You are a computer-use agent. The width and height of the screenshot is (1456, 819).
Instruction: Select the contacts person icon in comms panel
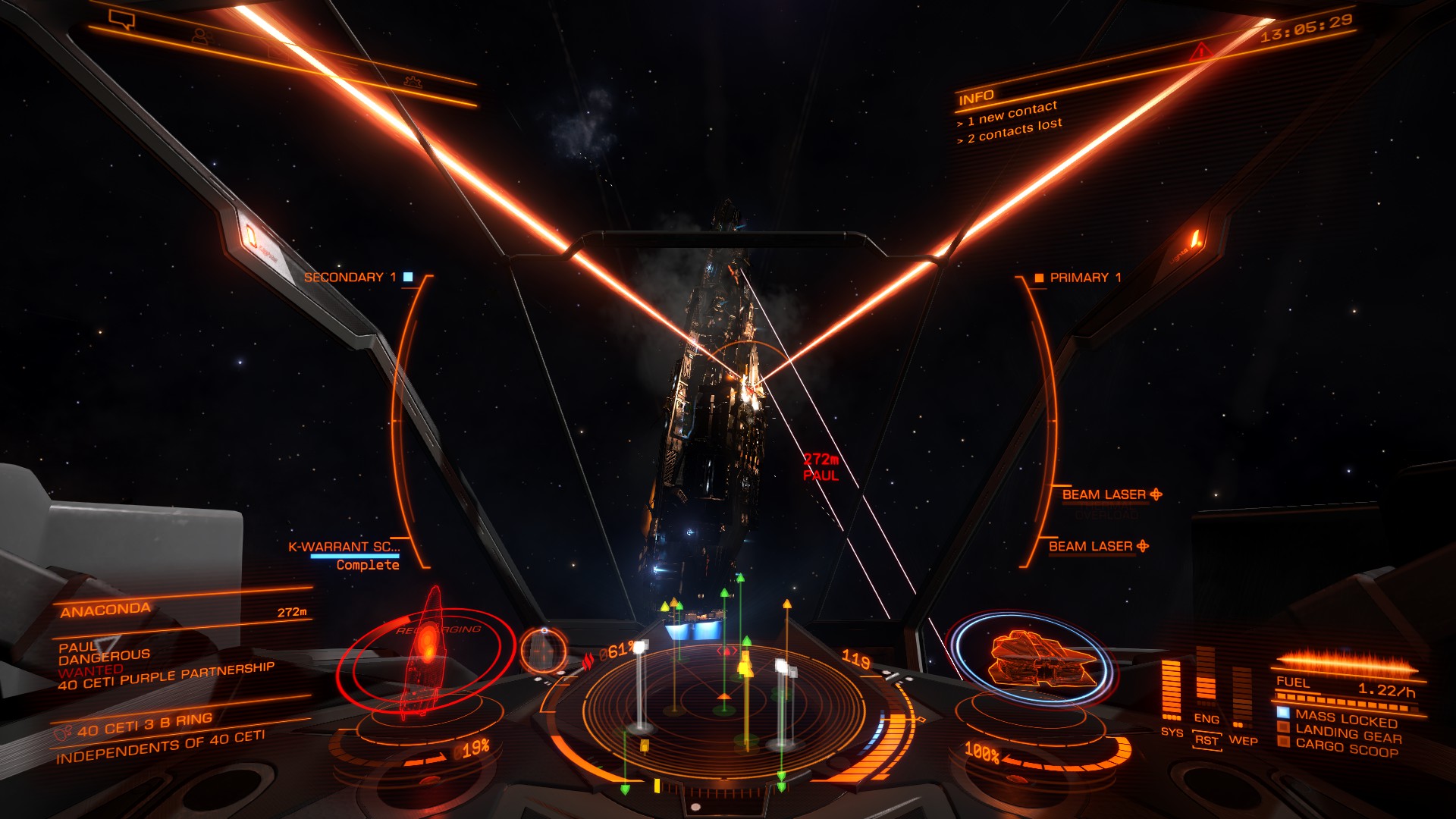coord(200,36)
